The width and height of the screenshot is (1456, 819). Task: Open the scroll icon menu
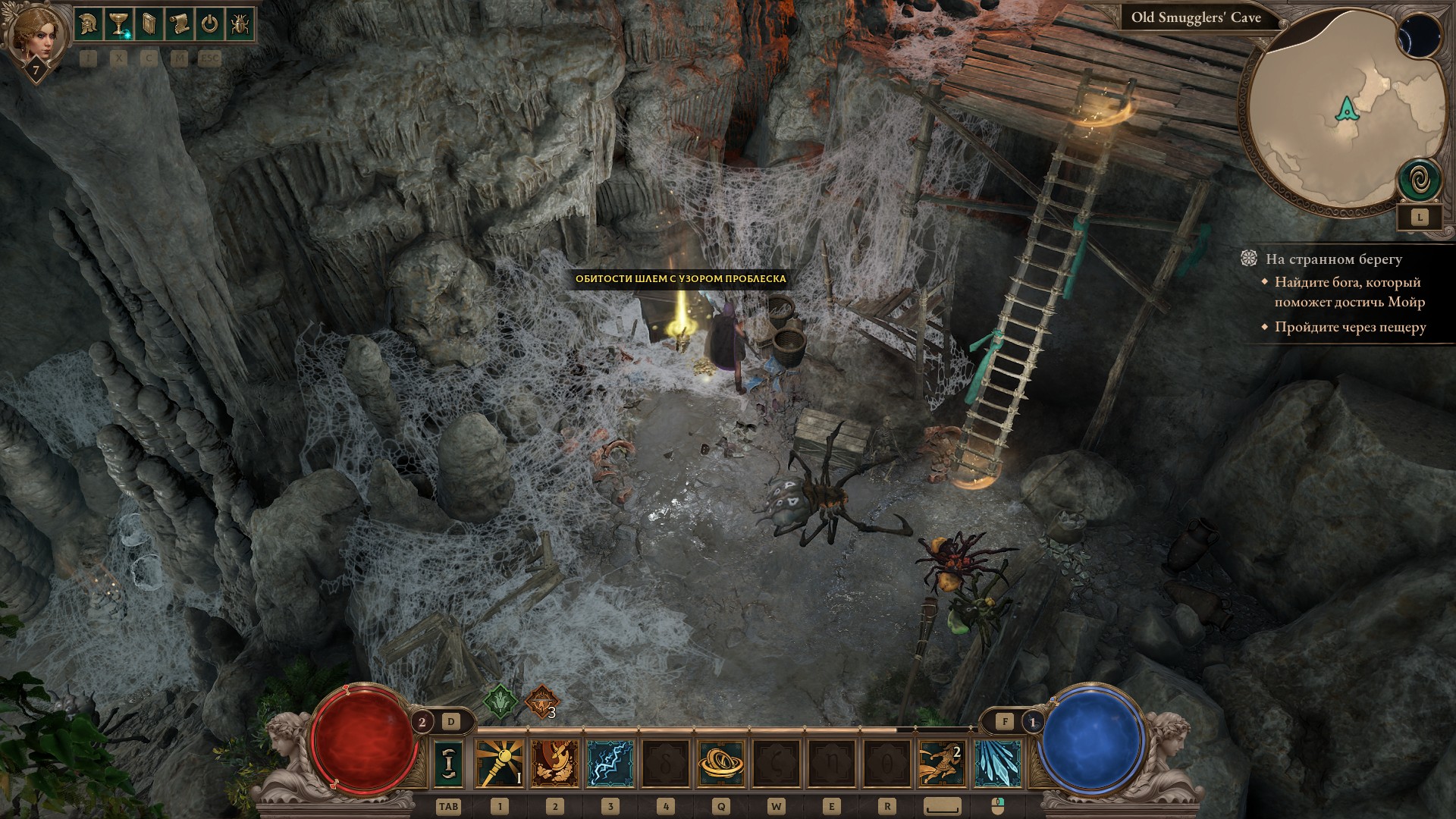coord(179,24)
